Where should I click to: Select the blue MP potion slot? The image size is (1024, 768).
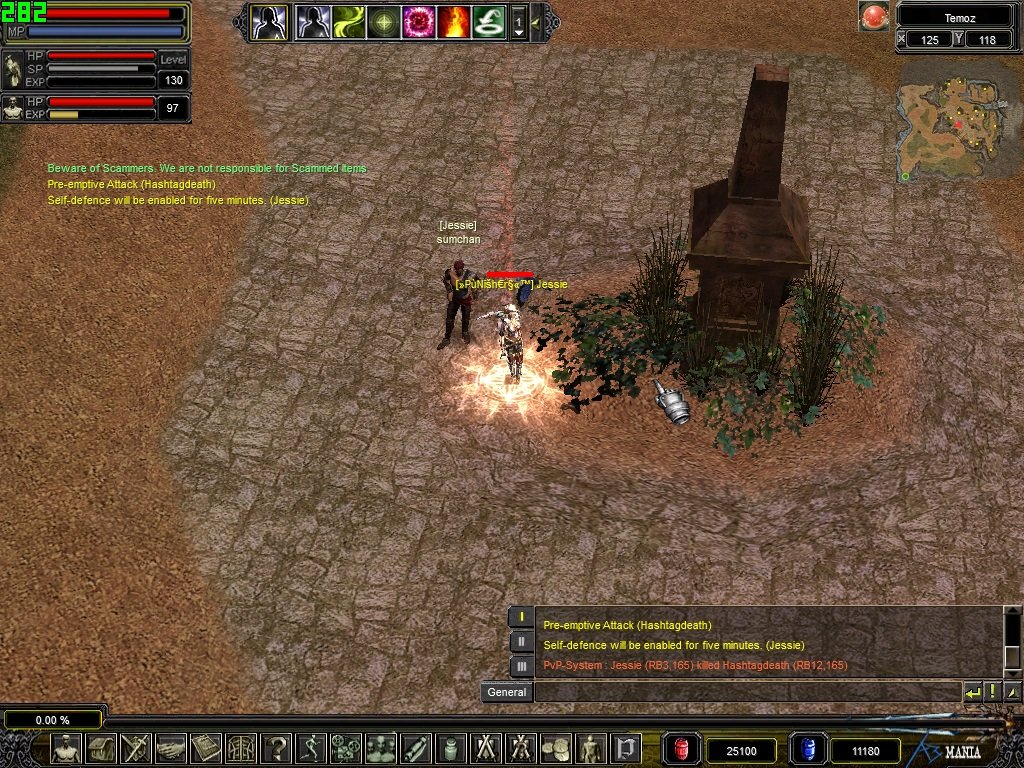[x=808, y=749]
